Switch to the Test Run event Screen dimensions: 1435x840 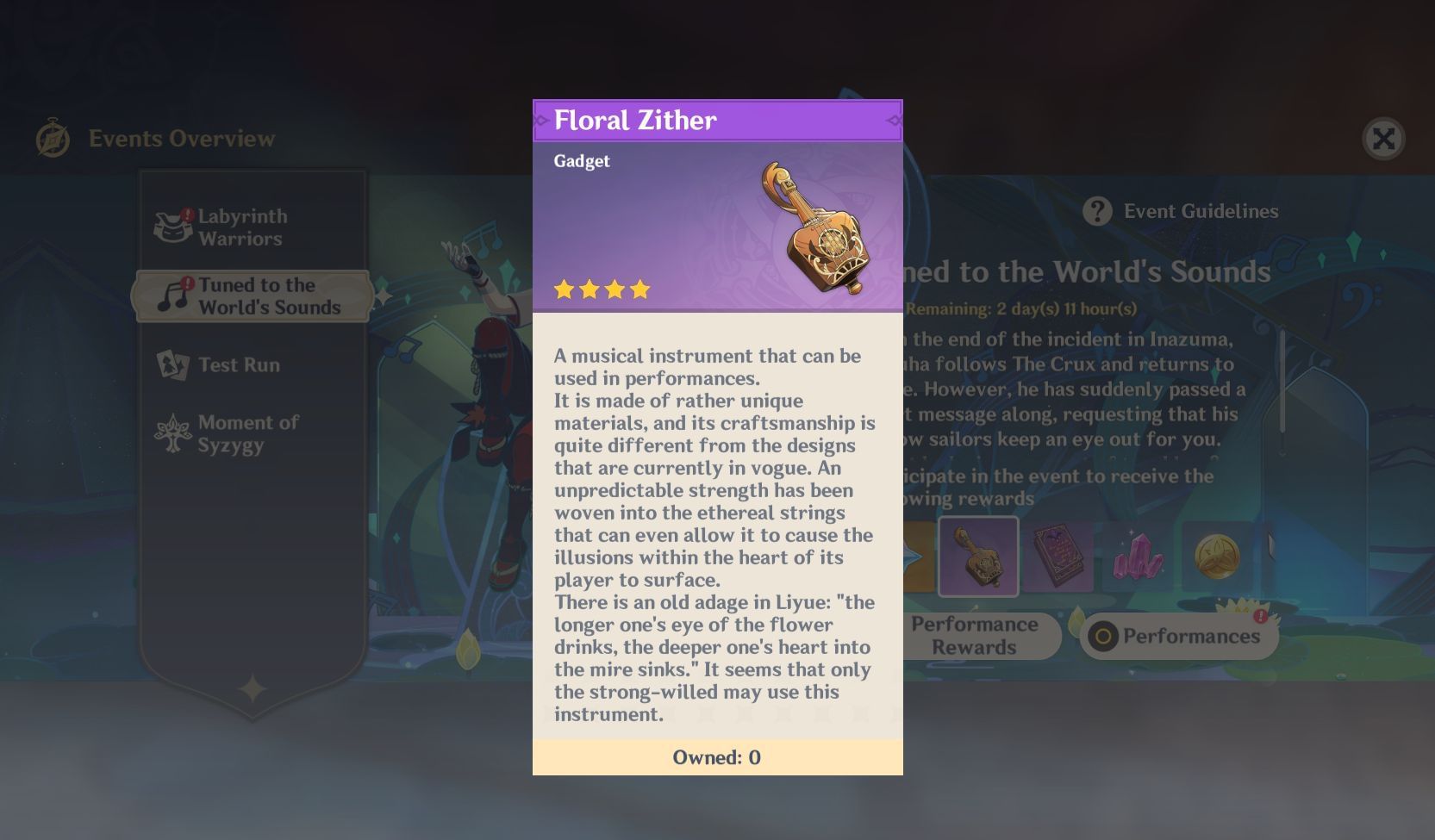coord(238,364)
